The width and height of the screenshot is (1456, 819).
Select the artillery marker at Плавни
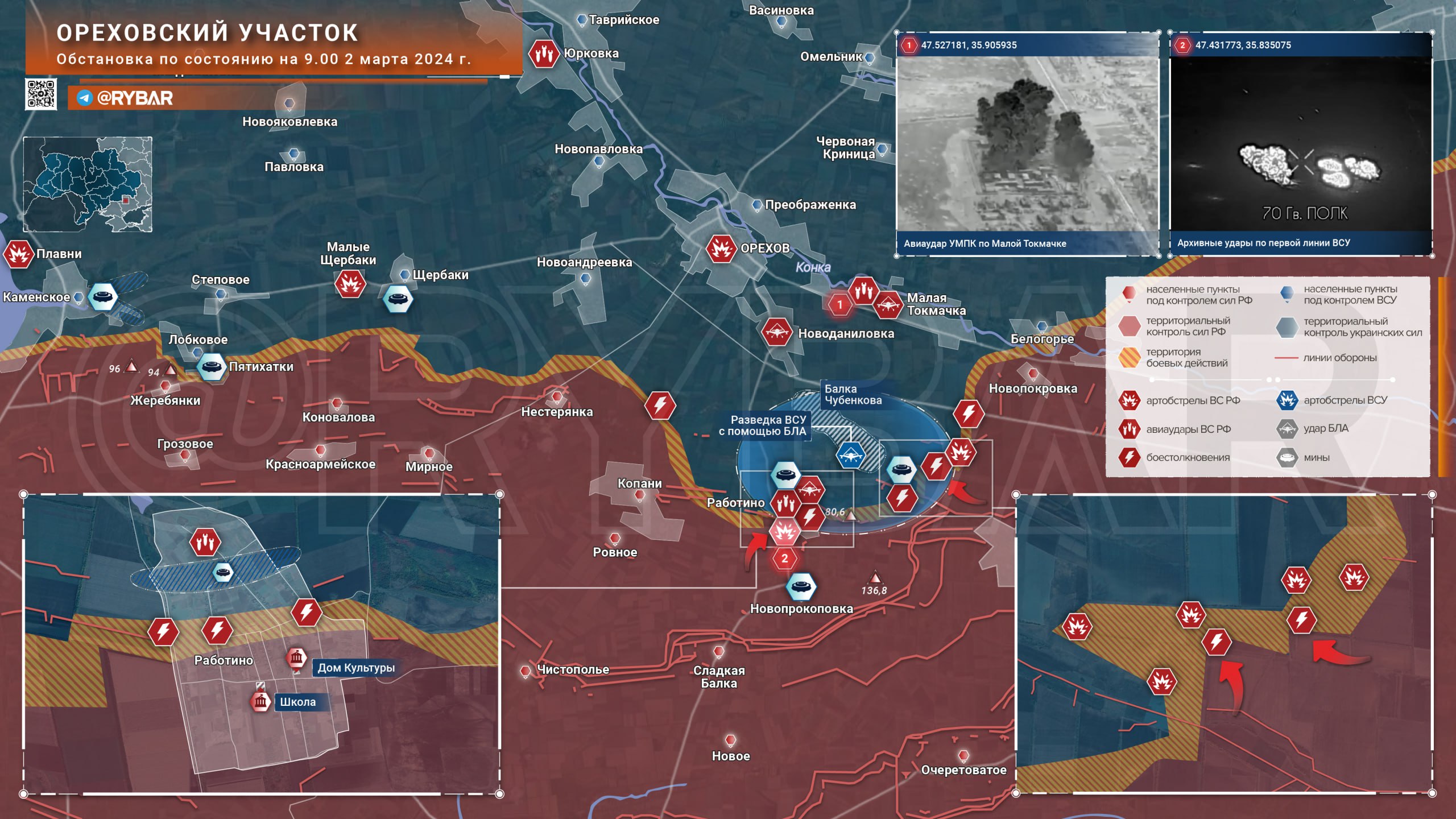coord(18,254)
